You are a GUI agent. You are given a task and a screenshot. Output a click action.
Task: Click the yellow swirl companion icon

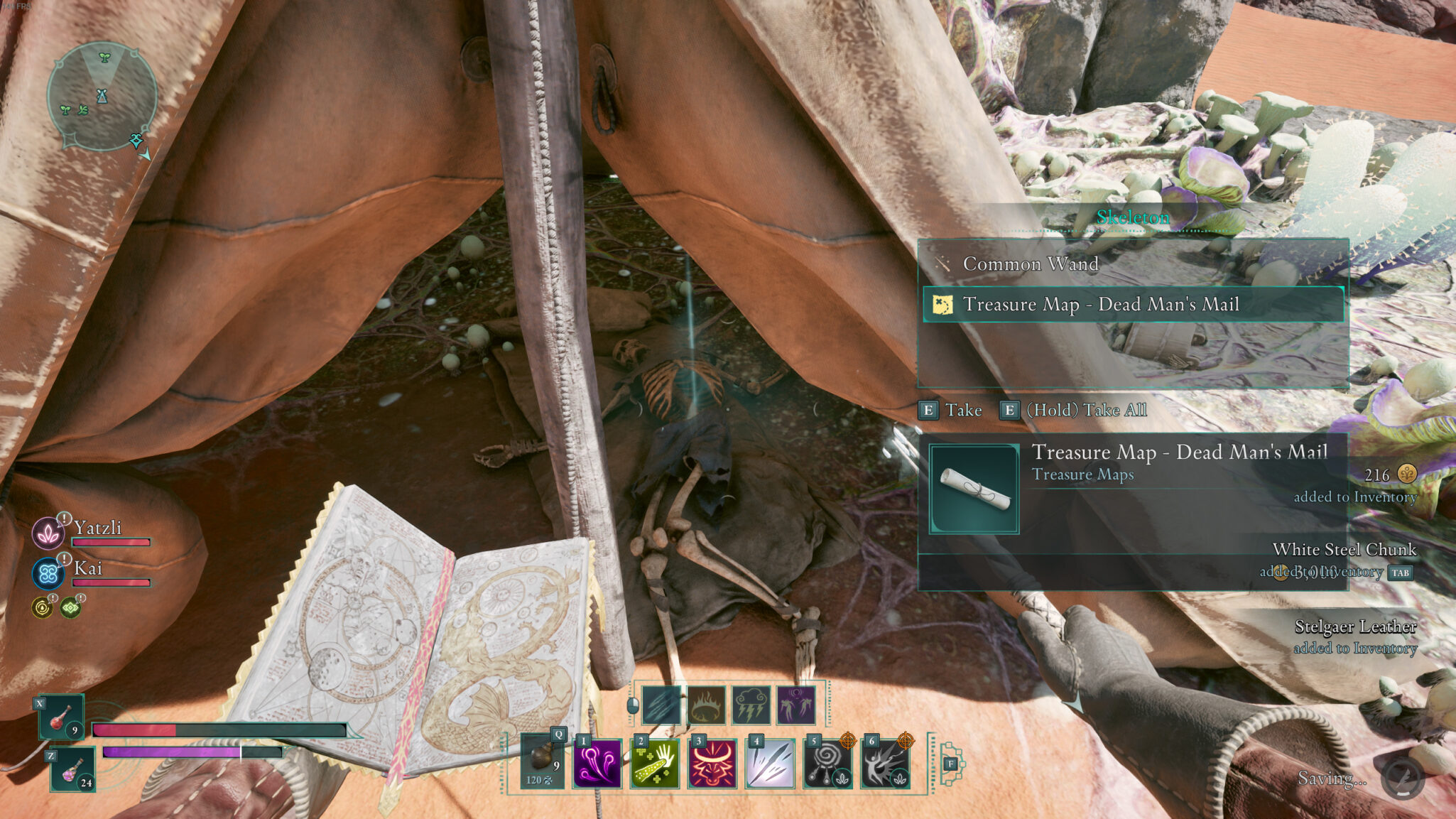43,608
